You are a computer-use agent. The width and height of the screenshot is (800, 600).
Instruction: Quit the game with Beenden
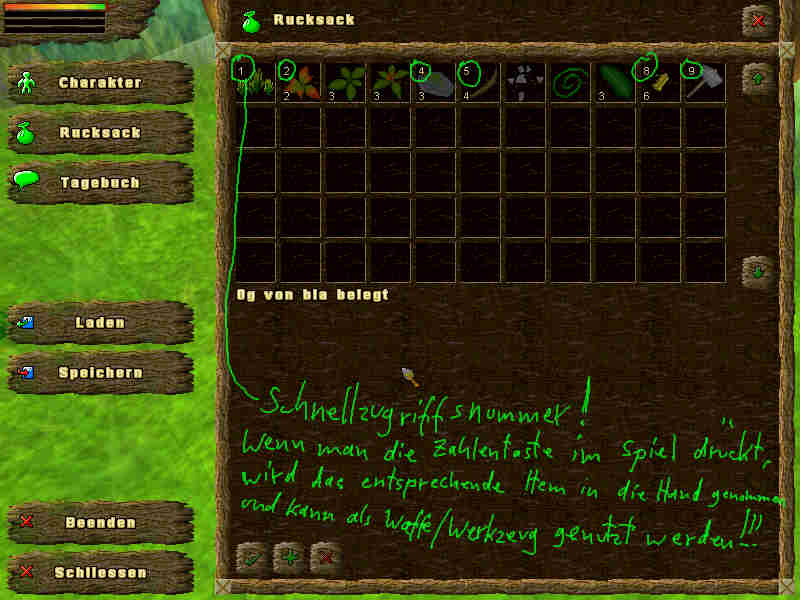[x=100, y=523]
